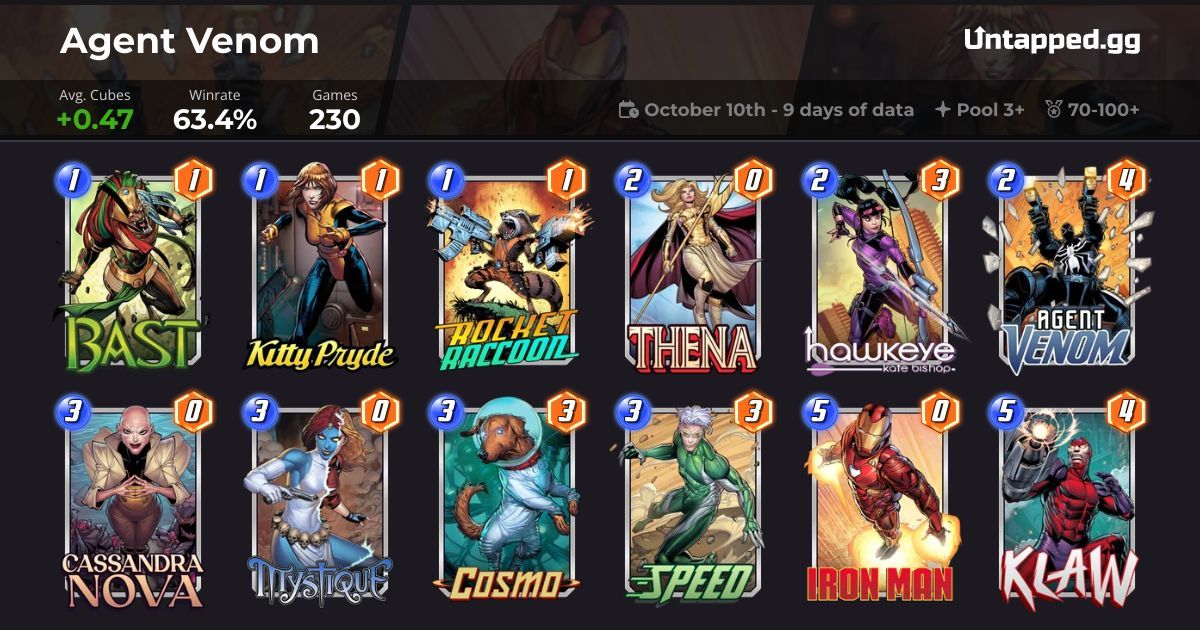
Task: Pick the Rocket Raccoon card
Action: tap(507, 270)
